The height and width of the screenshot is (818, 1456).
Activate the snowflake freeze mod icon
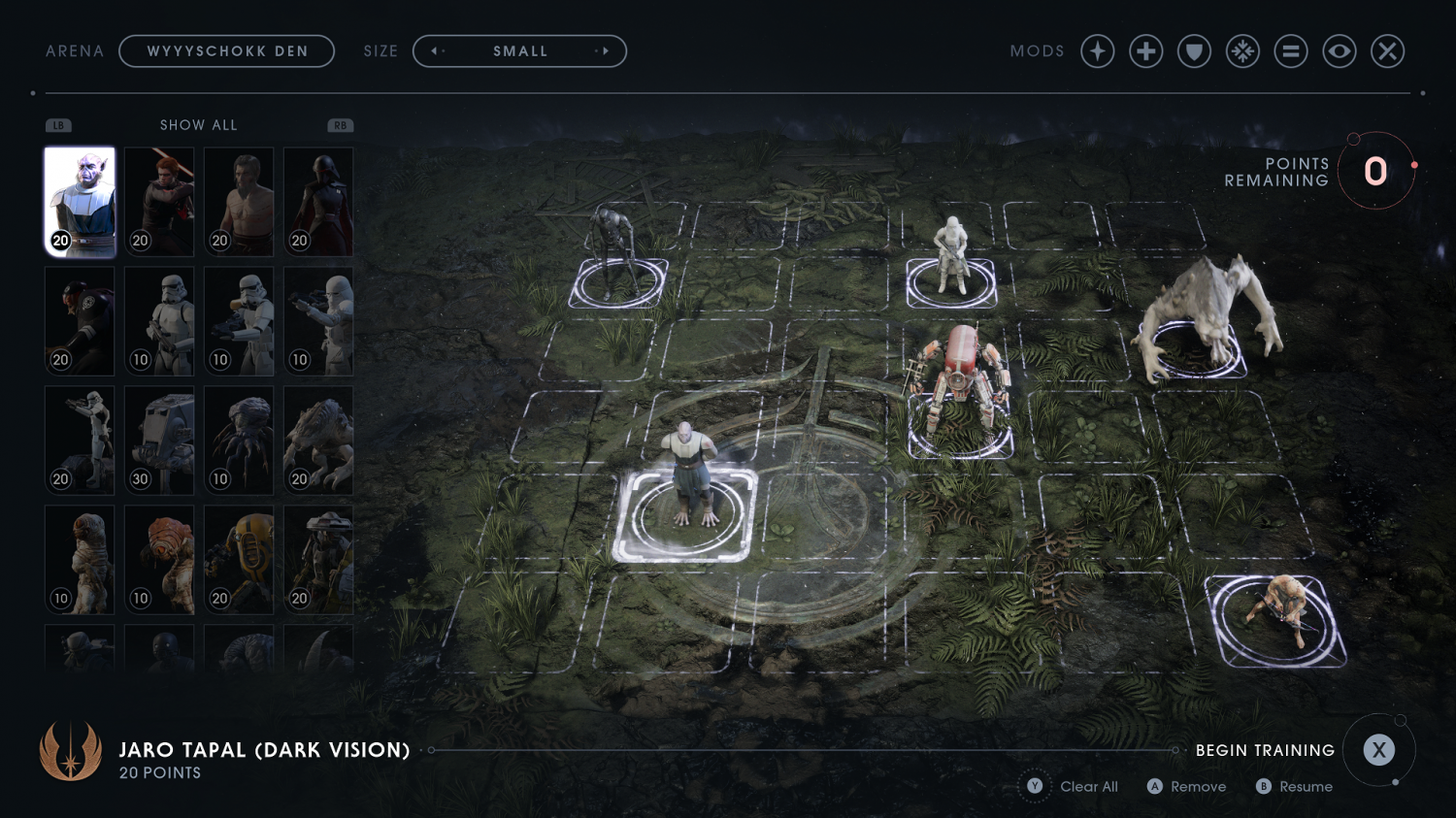[1243, 50]
